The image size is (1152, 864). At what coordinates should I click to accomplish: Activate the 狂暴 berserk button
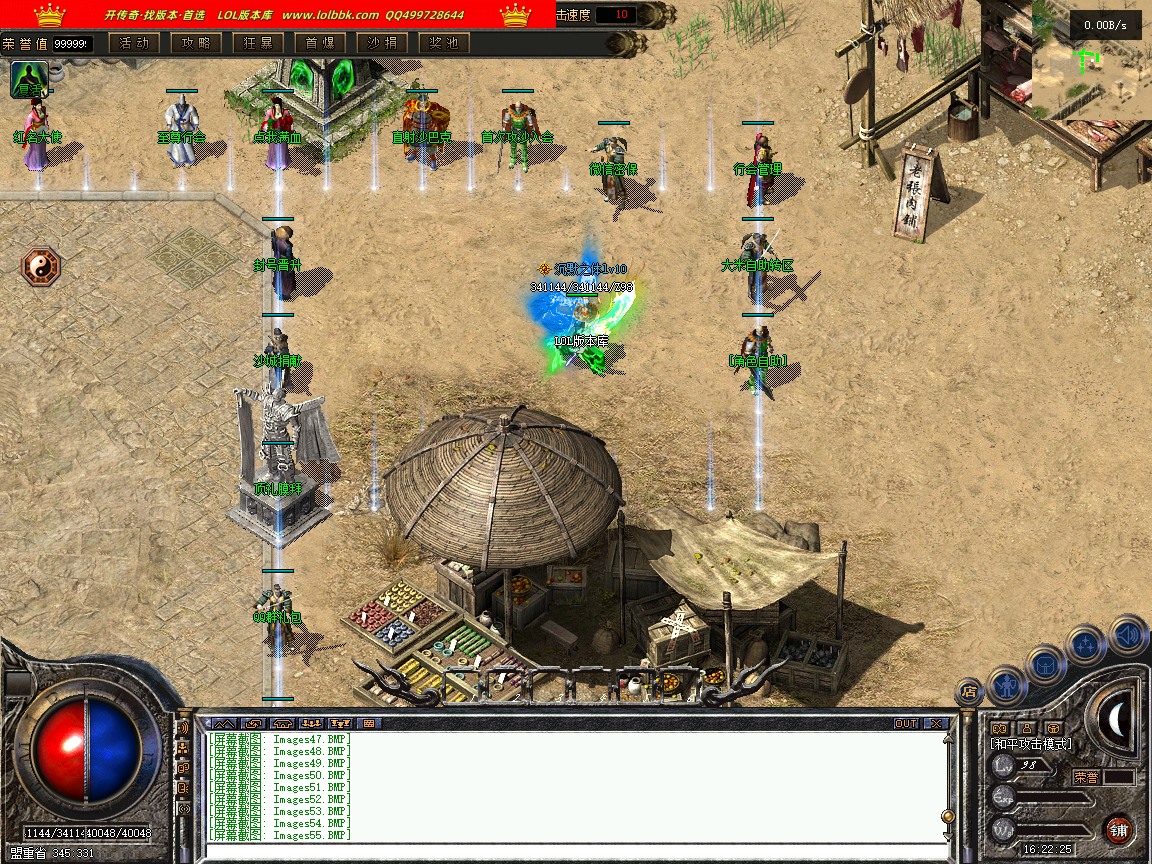pos(258,43)
